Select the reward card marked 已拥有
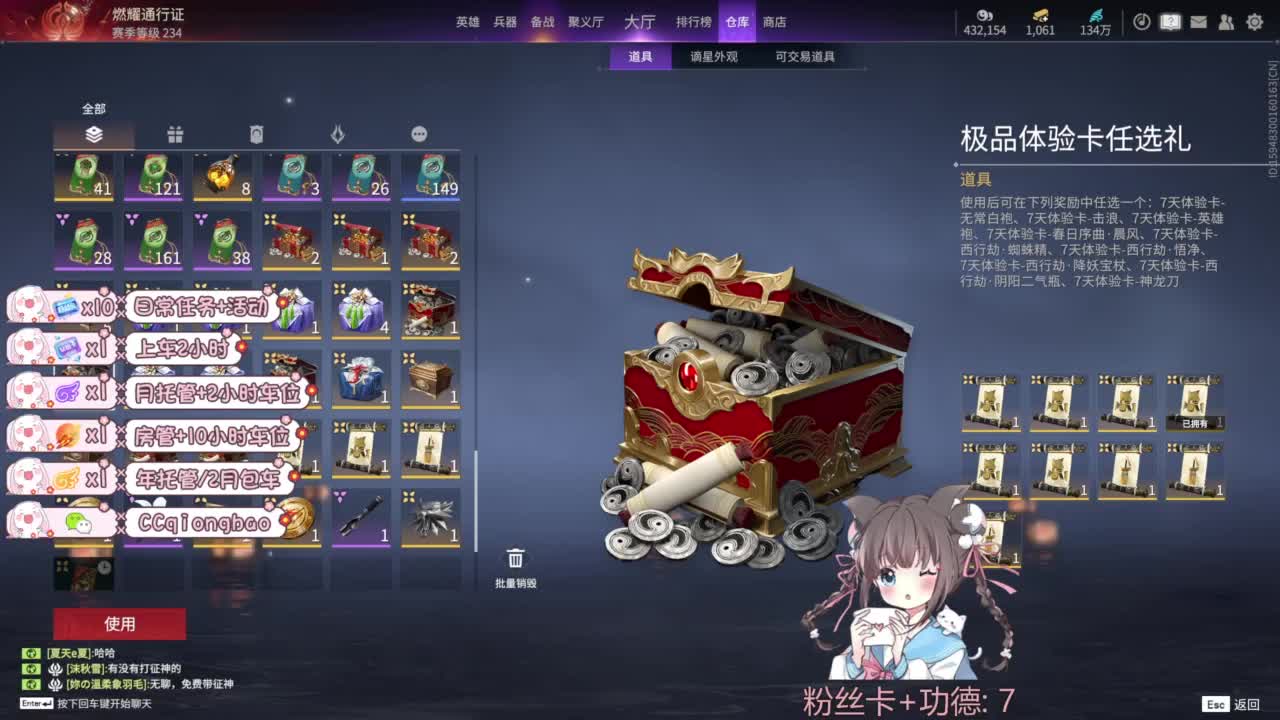The image size is (1280, 720). coord(1193,405)
